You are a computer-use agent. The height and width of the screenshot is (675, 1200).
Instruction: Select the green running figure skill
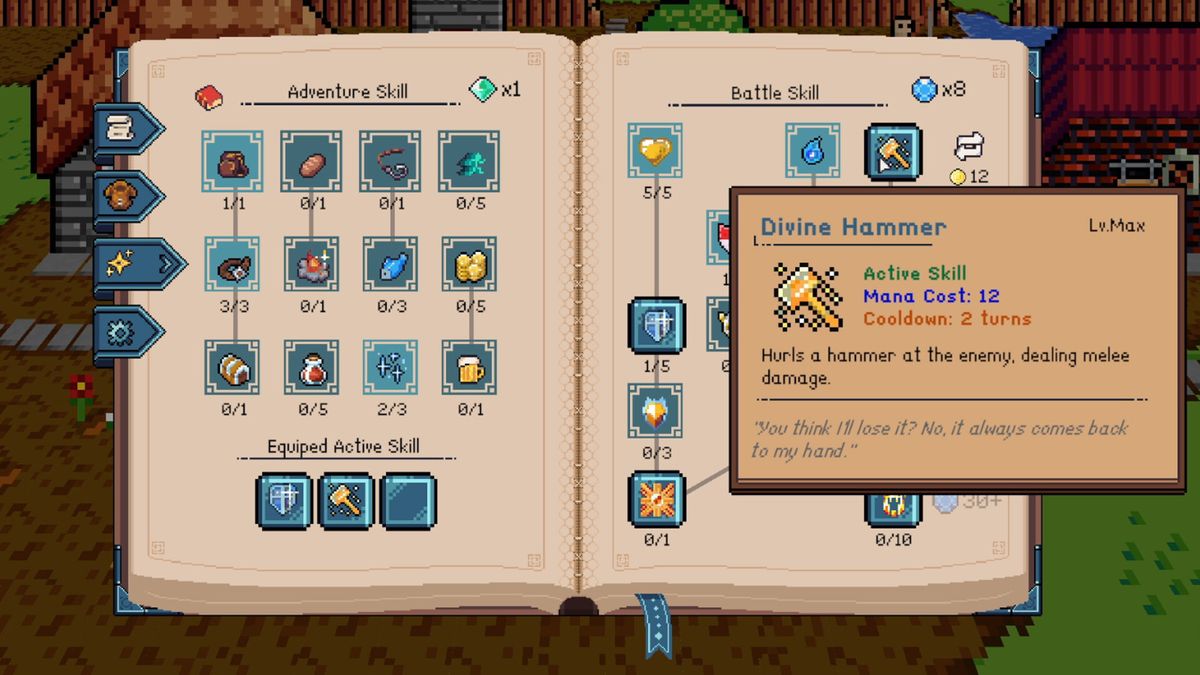(468, 160)
